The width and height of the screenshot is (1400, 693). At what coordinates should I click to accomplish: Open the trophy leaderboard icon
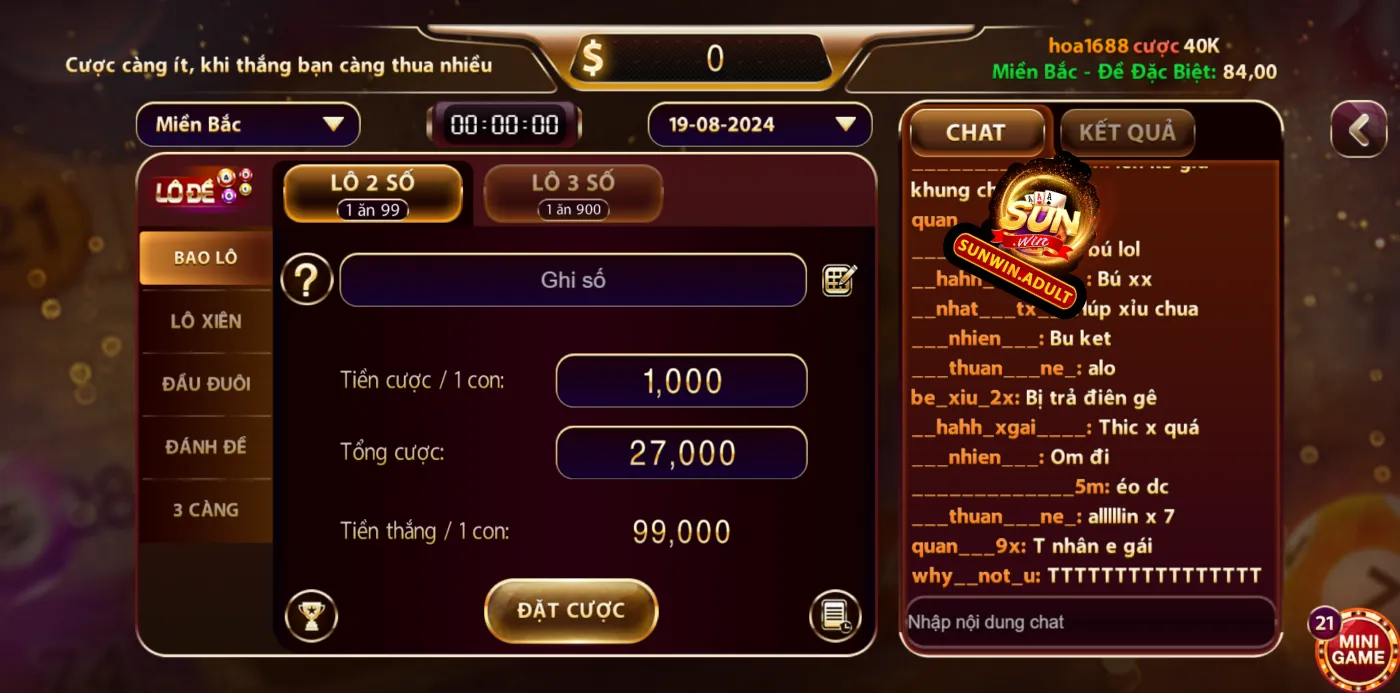(311, 616)
